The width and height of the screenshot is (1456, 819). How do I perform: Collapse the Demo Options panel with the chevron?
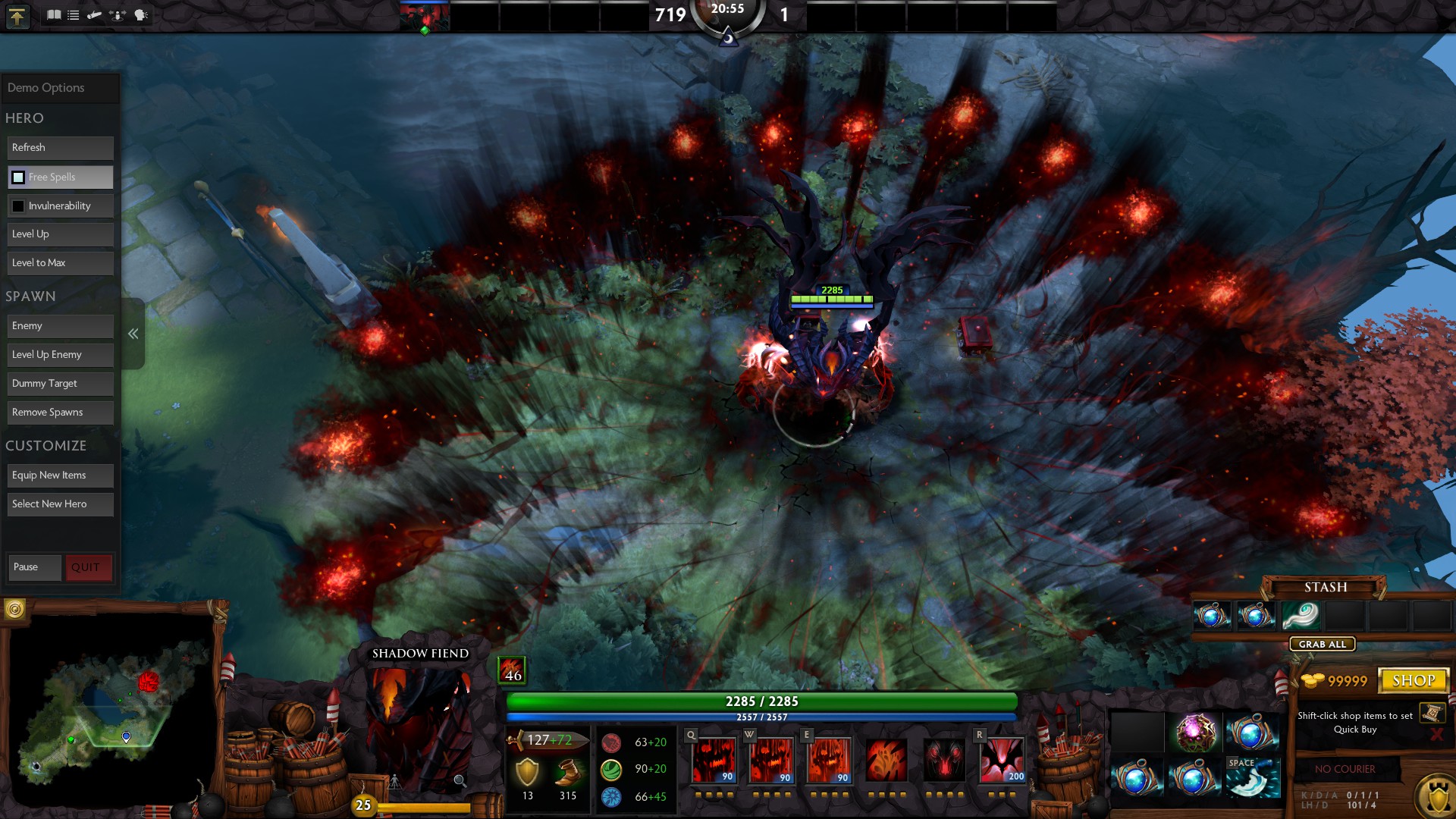click(x=133, y=334)
